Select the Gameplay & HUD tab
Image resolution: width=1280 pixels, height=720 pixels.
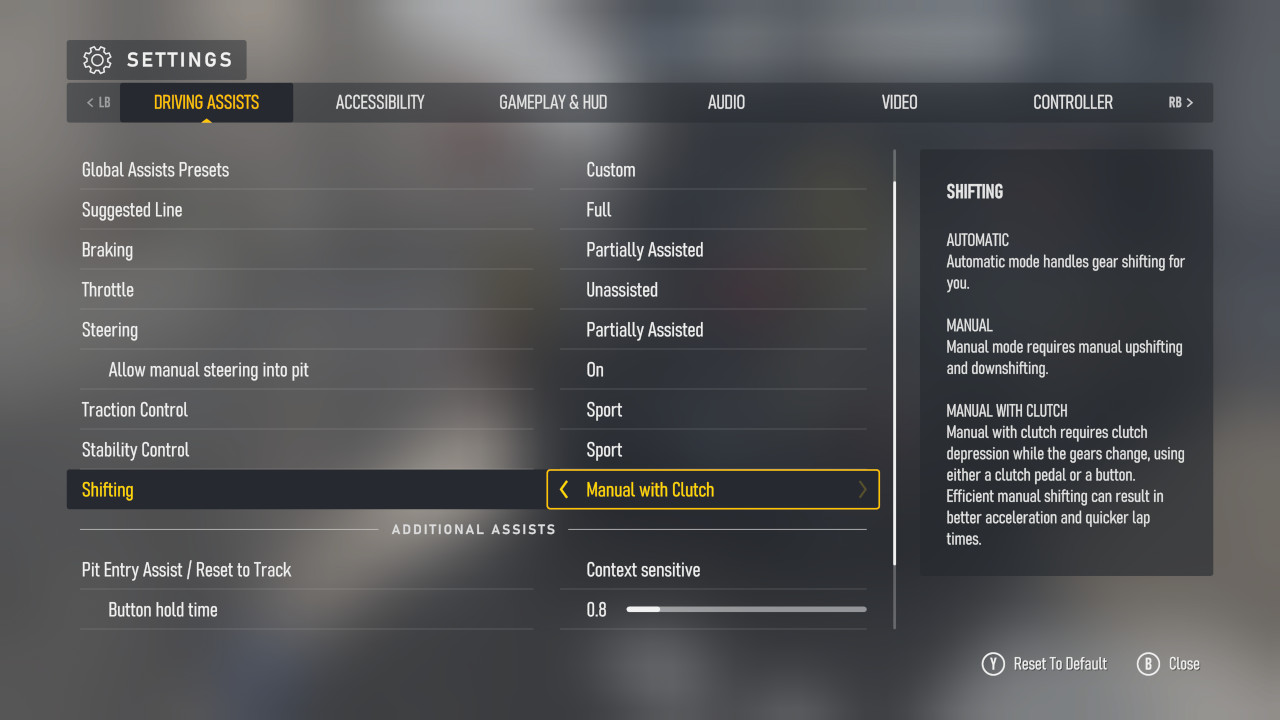click(x=553, y=102)
